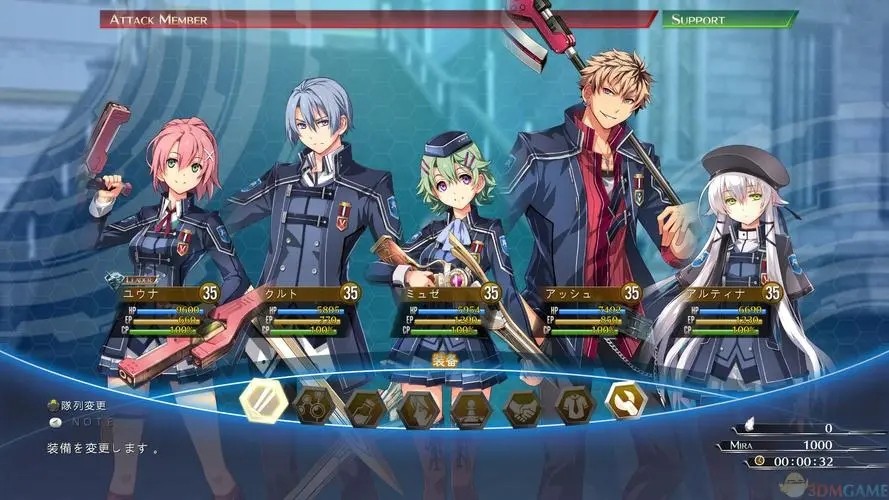Open the Equipment menu (crossed swords icon)
Image resolution: width=889 pixels, height=500 pixels.
pyautogui.click(x=264, y=401)
